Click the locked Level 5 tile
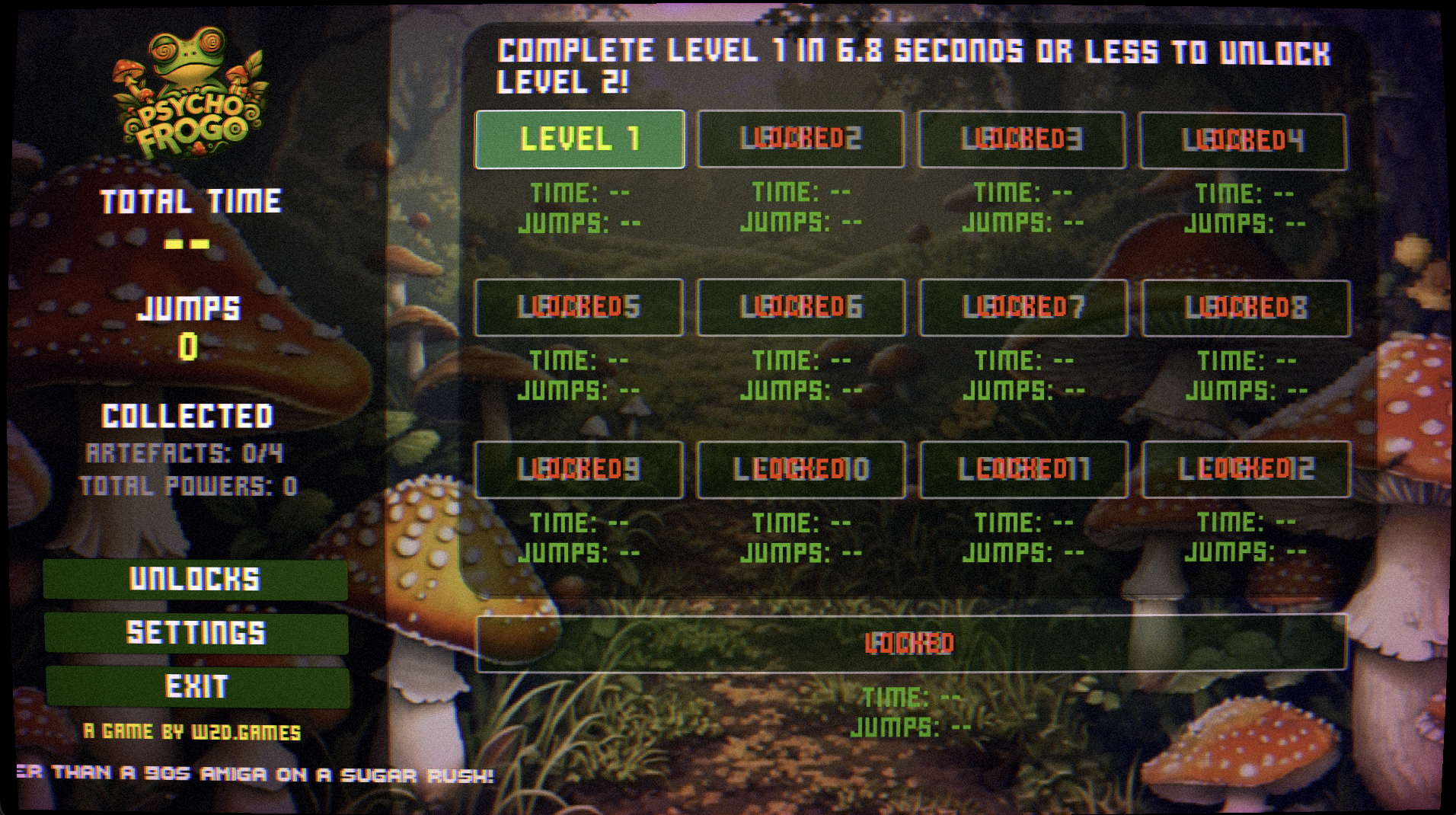The height and width of the screenshot is (815, 1456). tap(579, 307)
